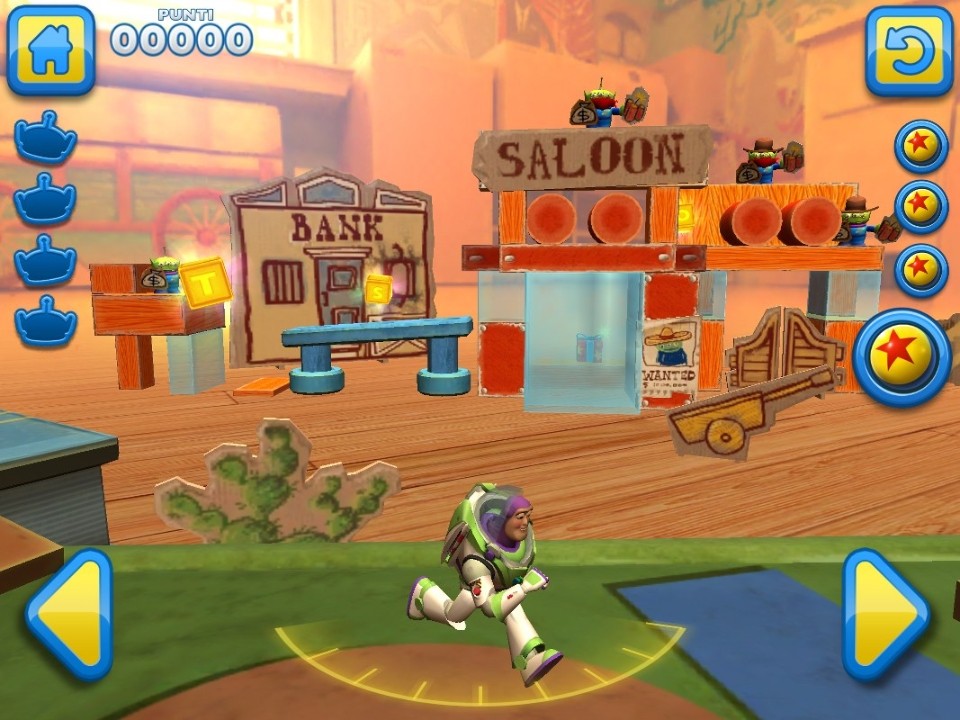Tap the yellow left arrow button
Viewport: 960px width, 720px height.
(x=68, y=614)
